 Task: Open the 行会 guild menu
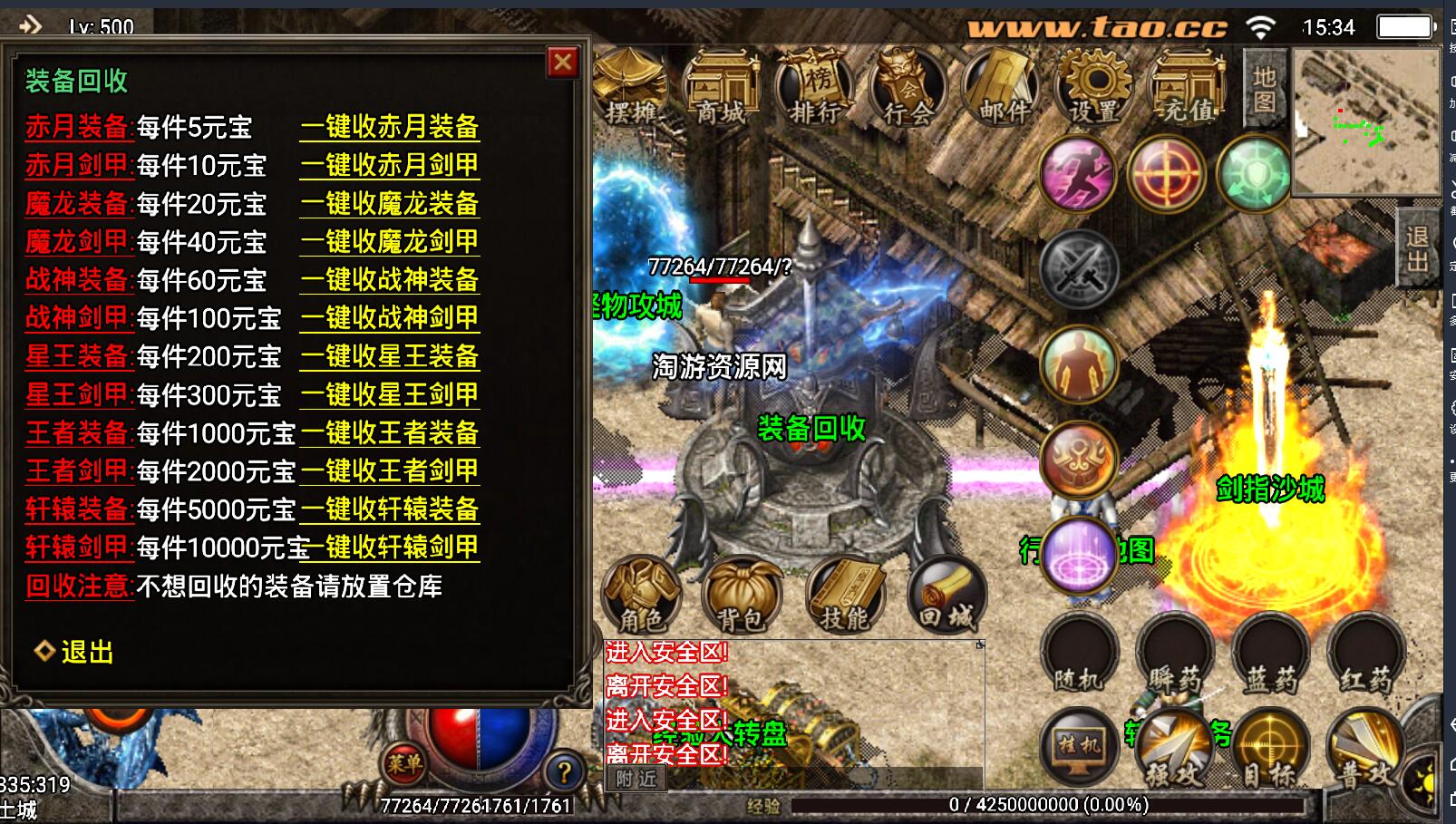pos(909,90)
